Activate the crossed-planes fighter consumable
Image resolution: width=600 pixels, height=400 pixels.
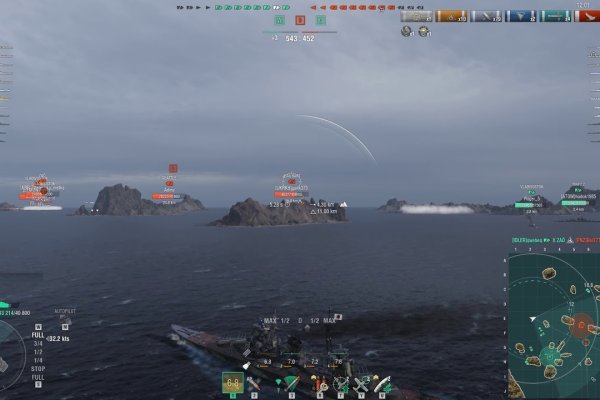pos(361,383)
